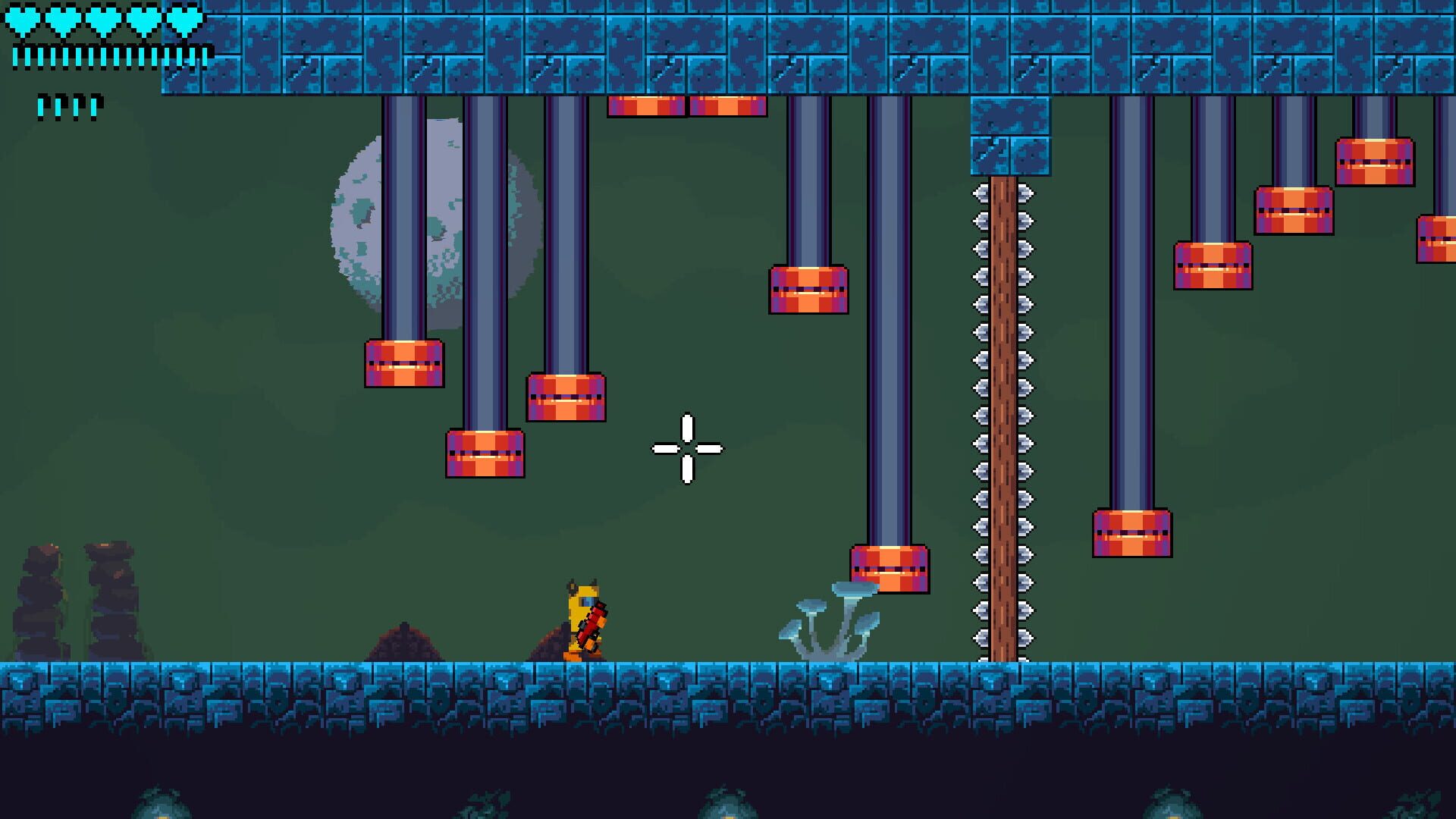Click the short orange crusher at the top ceiling

pyautogui.click(x=648, y=108)
